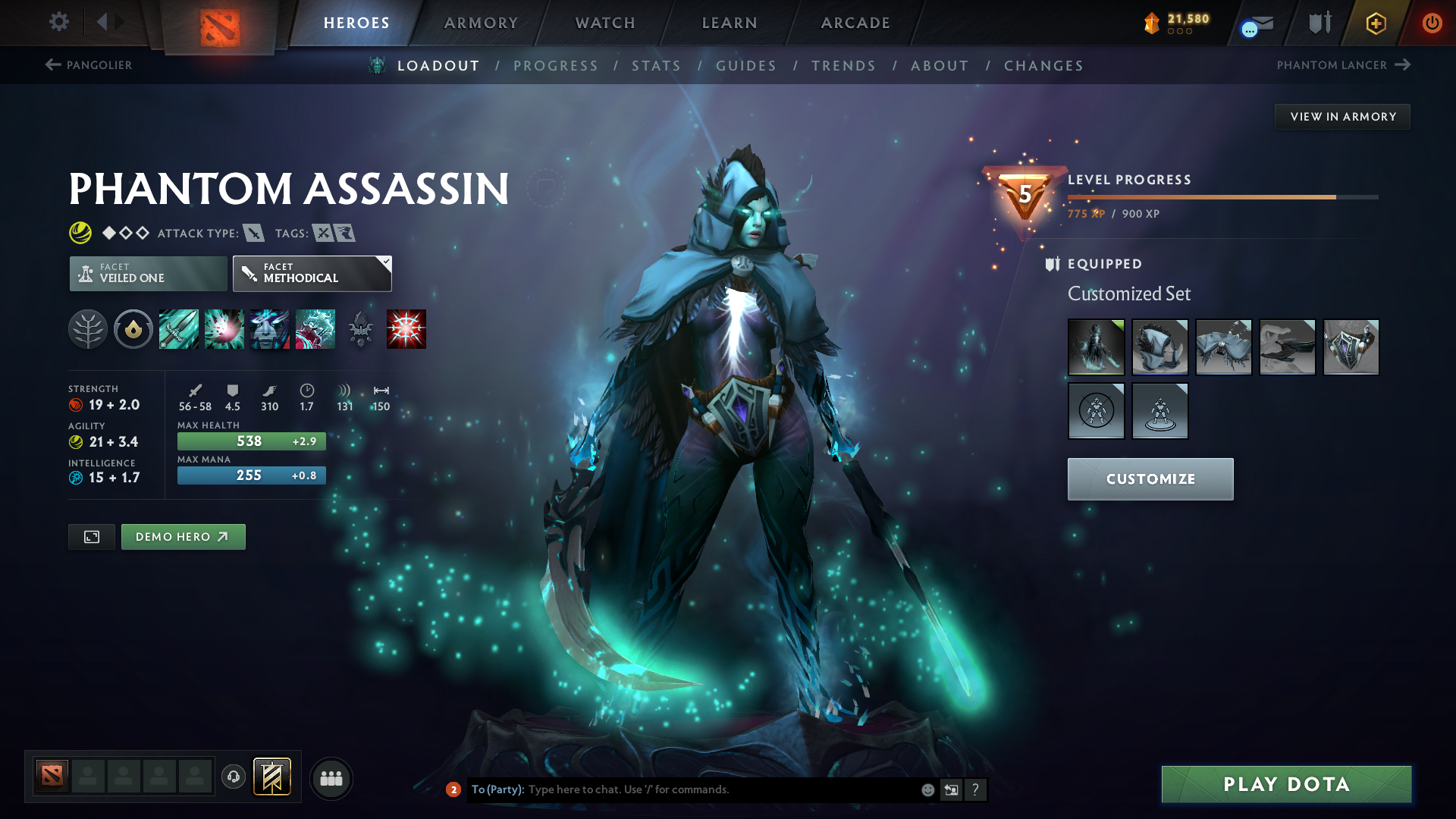Select the Coup de Grace ultimate icon
1456x819 pixels.
(x=407, y=328)
